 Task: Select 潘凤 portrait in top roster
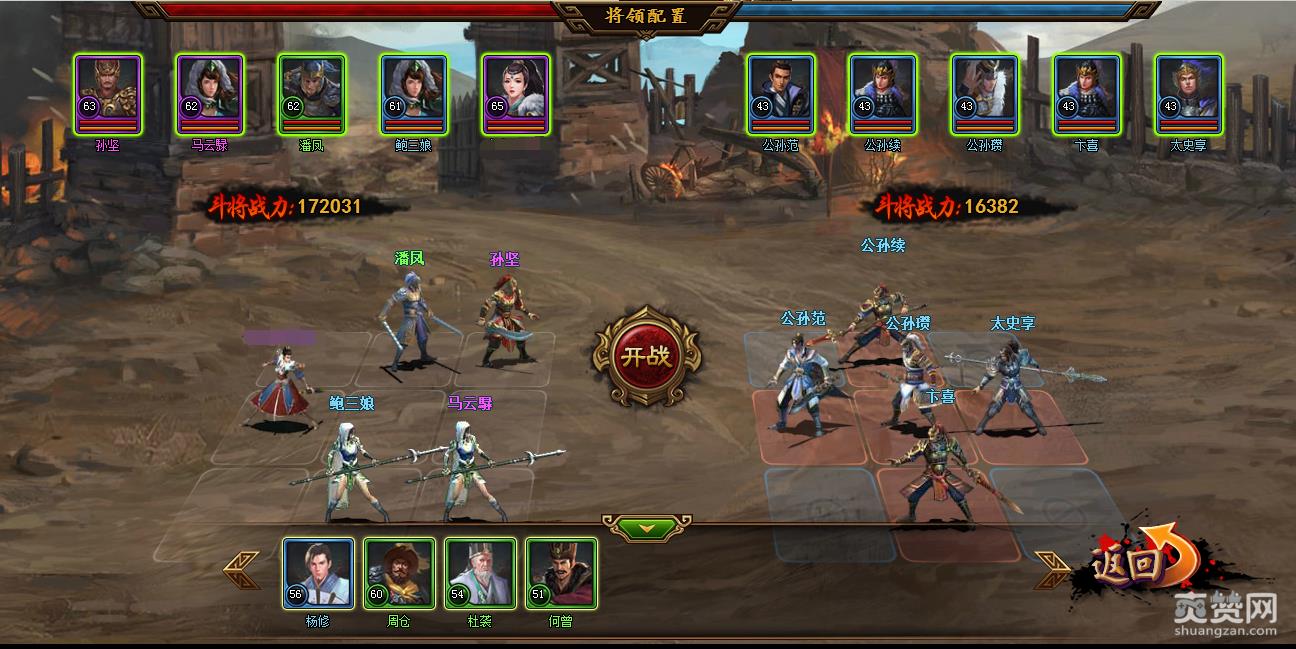[311, 93]
